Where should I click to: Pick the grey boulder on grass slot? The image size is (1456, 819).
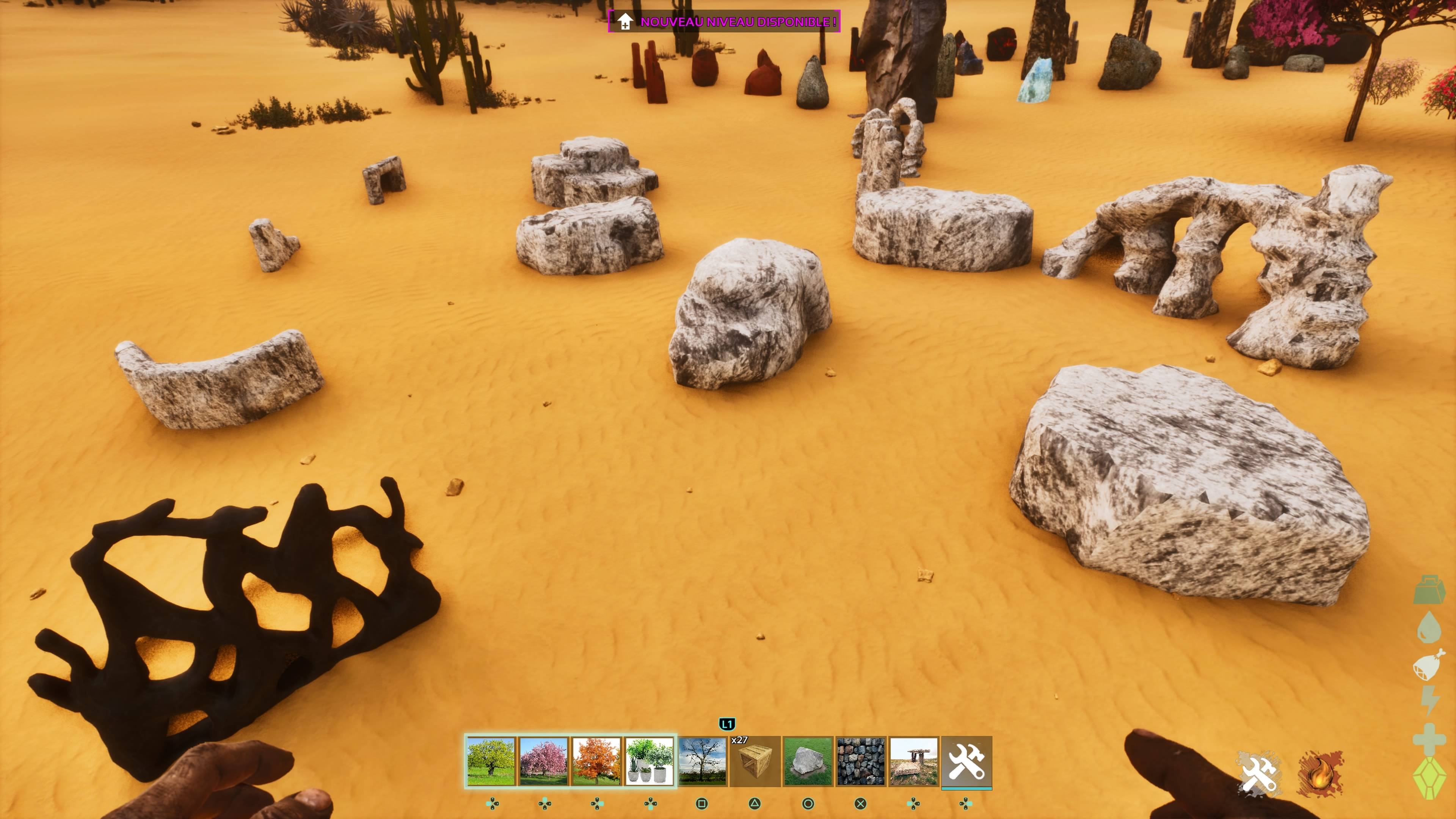[808, 761]
